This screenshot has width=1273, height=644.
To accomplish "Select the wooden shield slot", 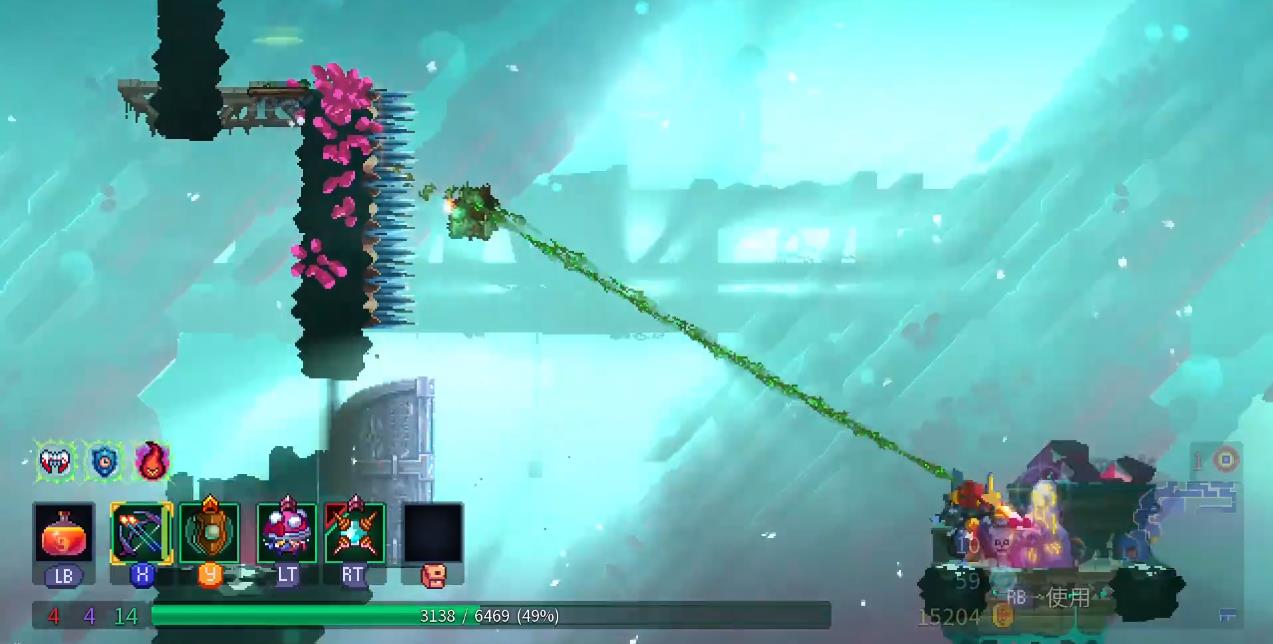I will tap(209, 533).
